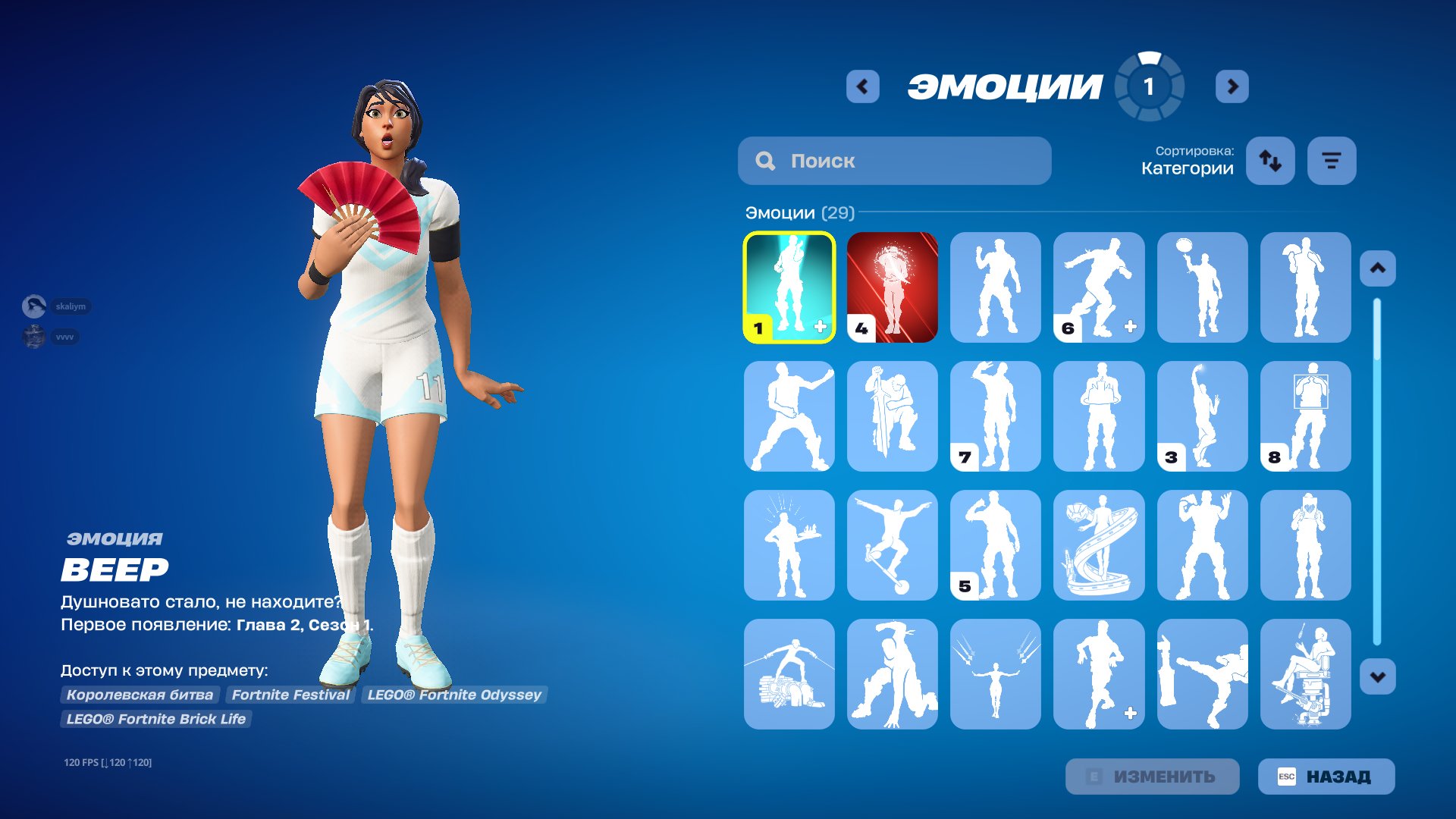Screen dimensions: 1456x819
Task: Toggle the filter options icon at top right
Action: coord(1331,160)
